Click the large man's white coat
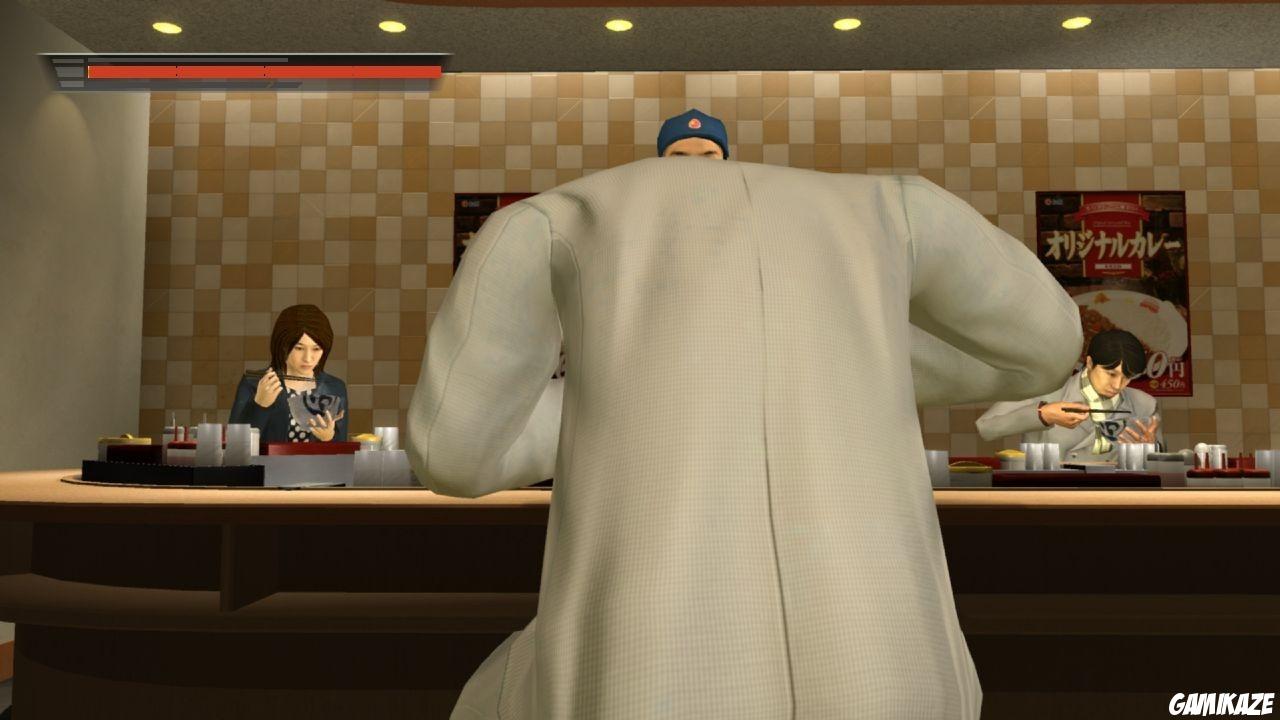The image size is (1280, 720). [700, 450]
